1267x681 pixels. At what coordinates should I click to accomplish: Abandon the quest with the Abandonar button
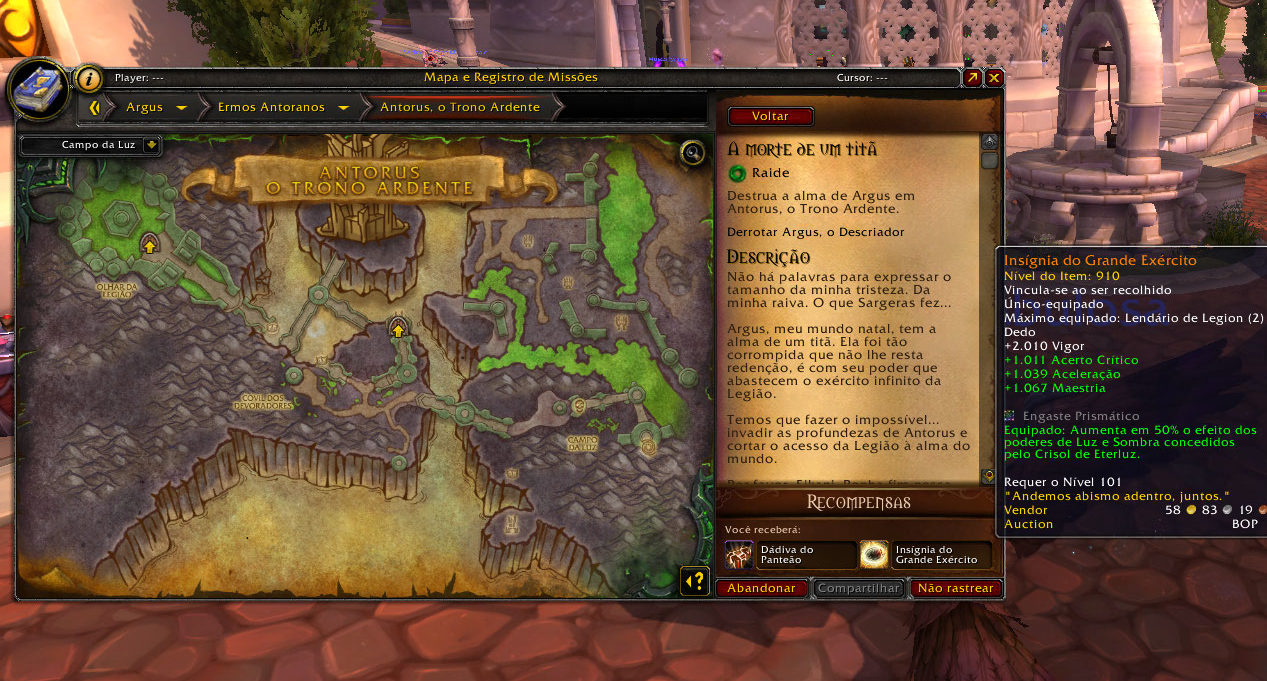(761, 588)
